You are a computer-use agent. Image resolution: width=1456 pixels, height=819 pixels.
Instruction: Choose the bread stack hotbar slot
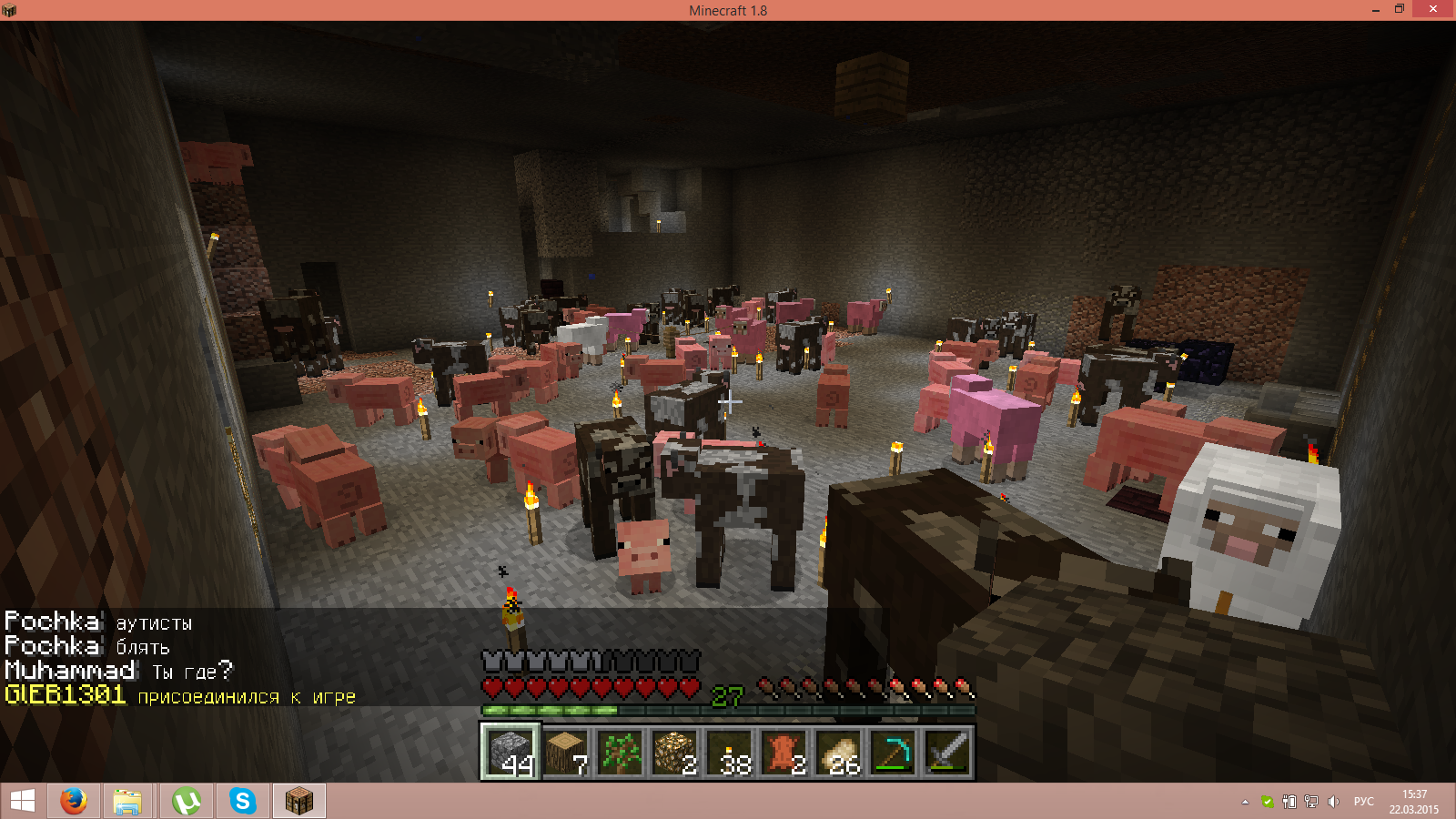(x=839, y=752)
